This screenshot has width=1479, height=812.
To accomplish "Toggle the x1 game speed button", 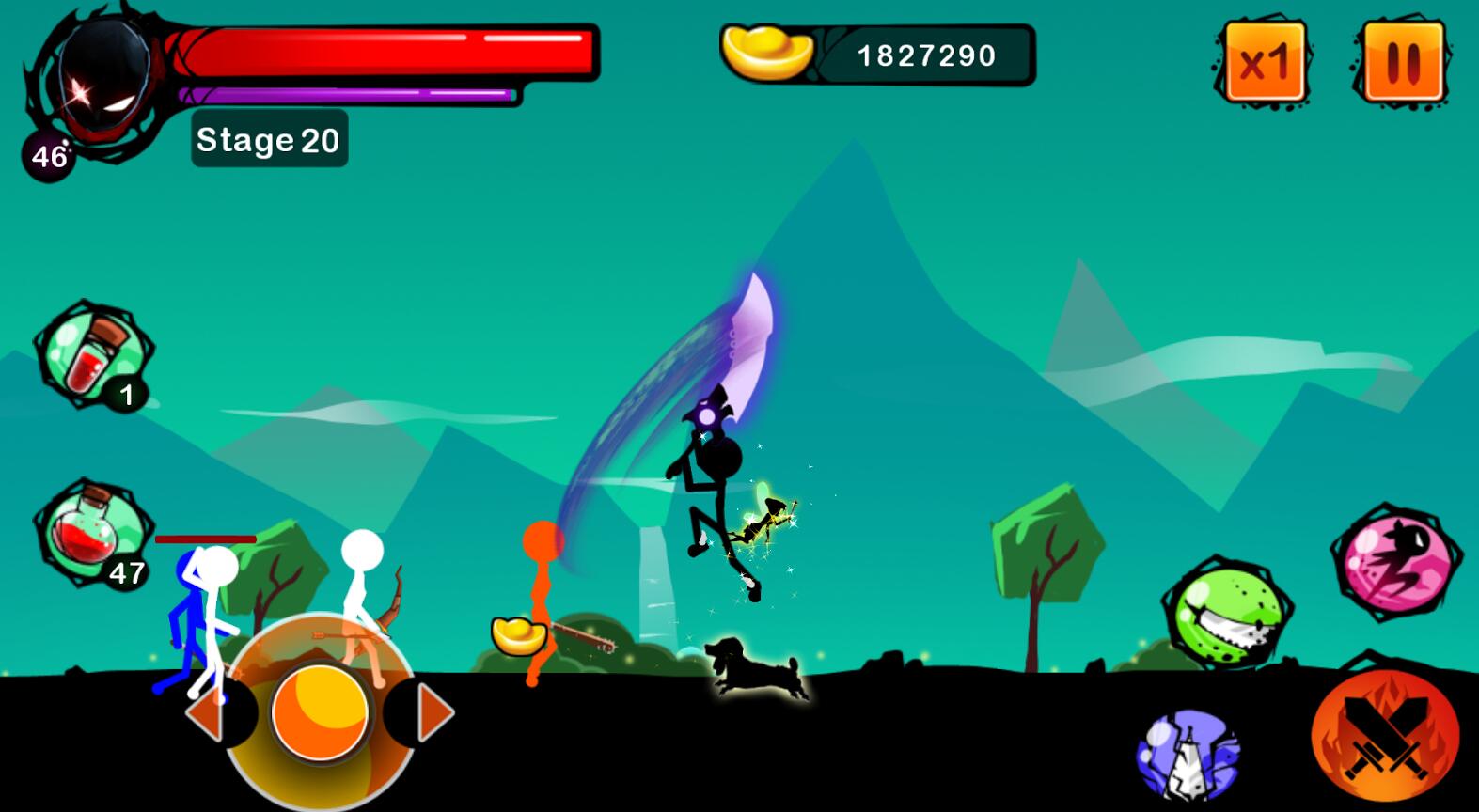I will (x=1265, y=62).
